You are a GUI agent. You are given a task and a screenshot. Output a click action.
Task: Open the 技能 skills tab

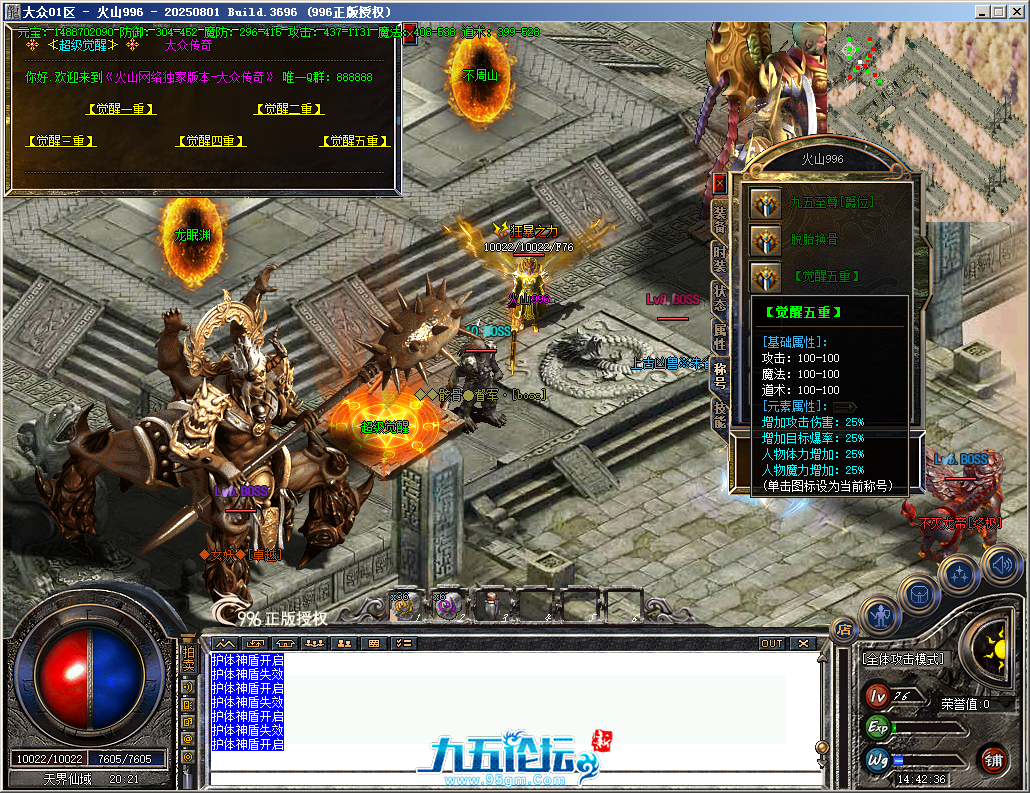[x=719, y=414]
